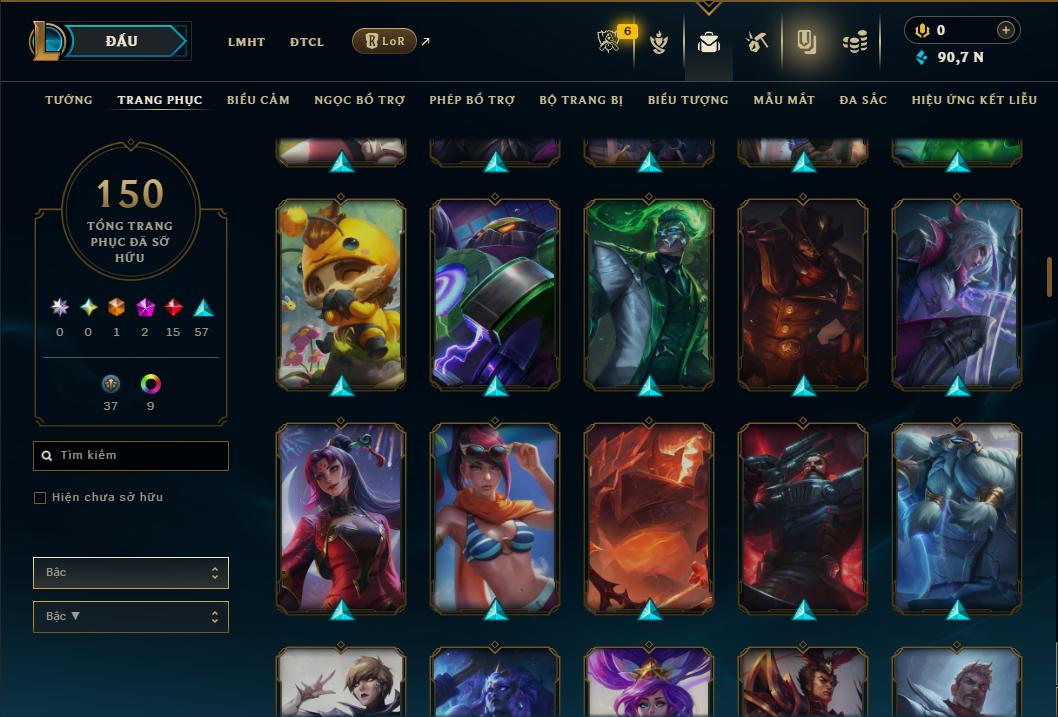1058x717 pixels.
Task: Switch to the TƯỚNG tab
Action: pos(69,100)
